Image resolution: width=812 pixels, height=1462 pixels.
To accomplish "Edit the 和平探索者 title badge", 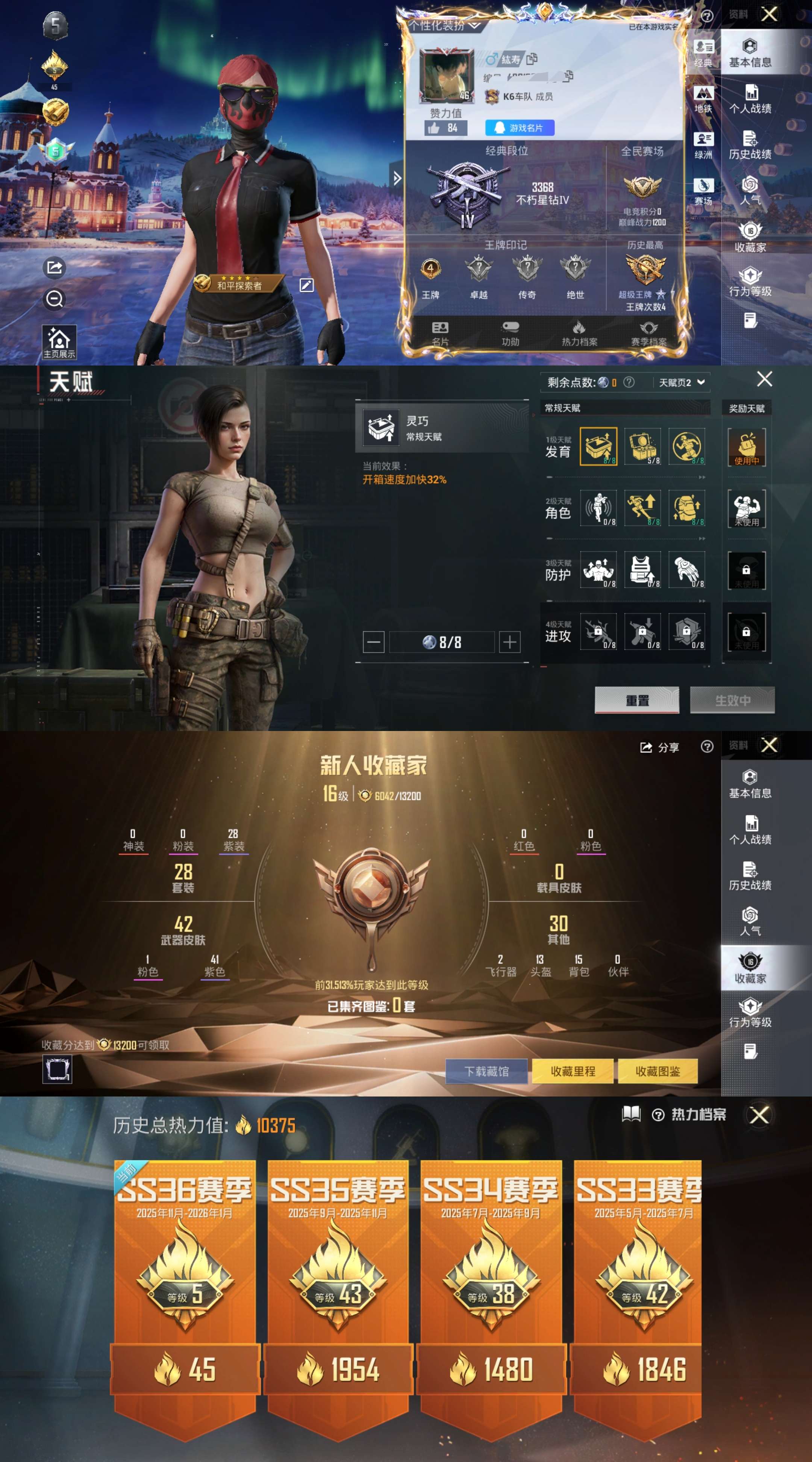I will [x=306, y=285].
